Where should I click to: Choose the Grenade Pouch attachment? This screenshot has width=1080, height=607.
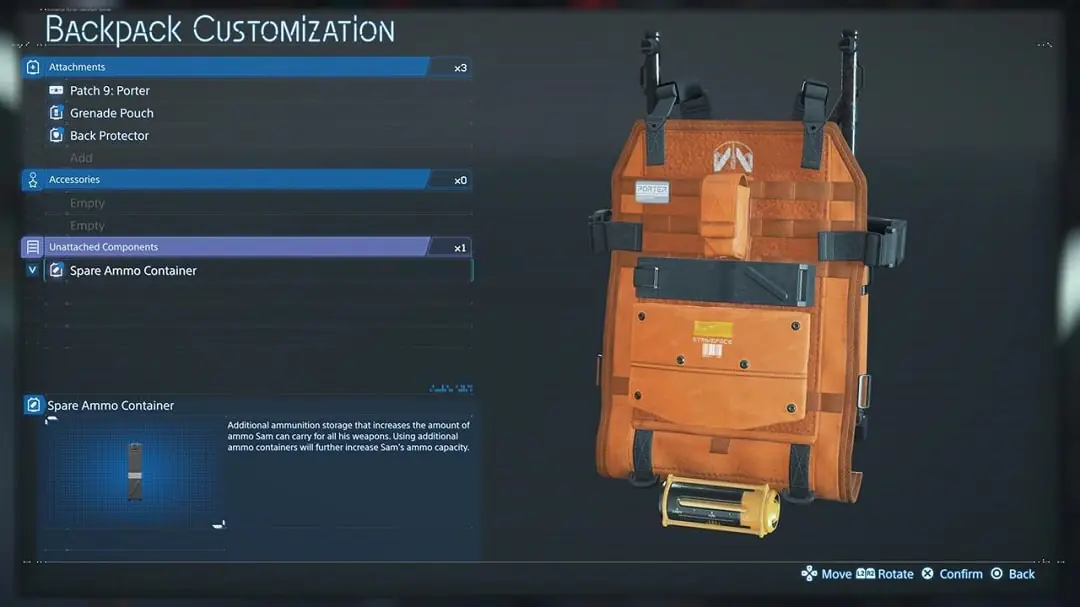[x=111, y=113]
